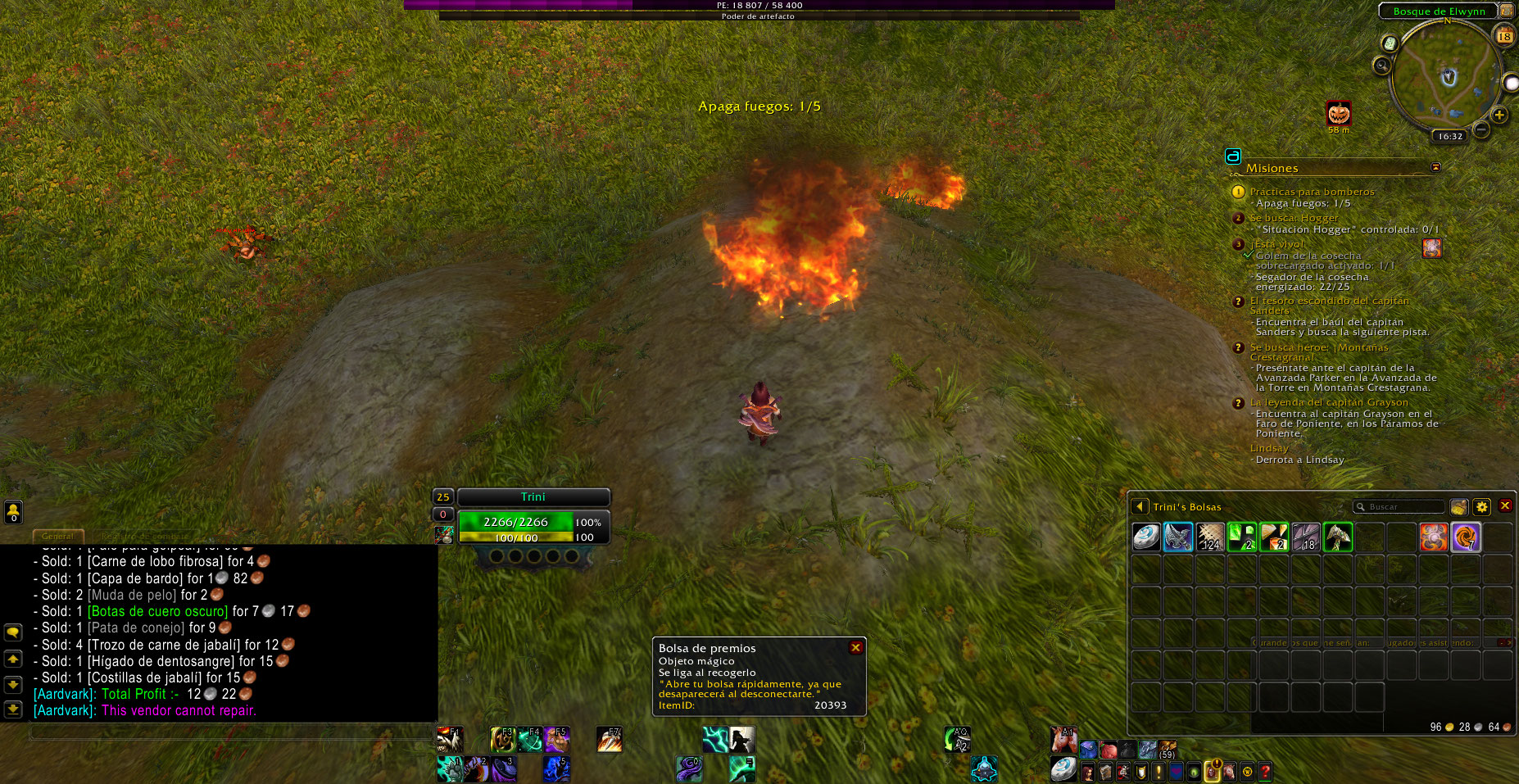Sort bags with the broom cleanup button
The width and height of the screenshot is (1519, 784).
point(1458,507)
